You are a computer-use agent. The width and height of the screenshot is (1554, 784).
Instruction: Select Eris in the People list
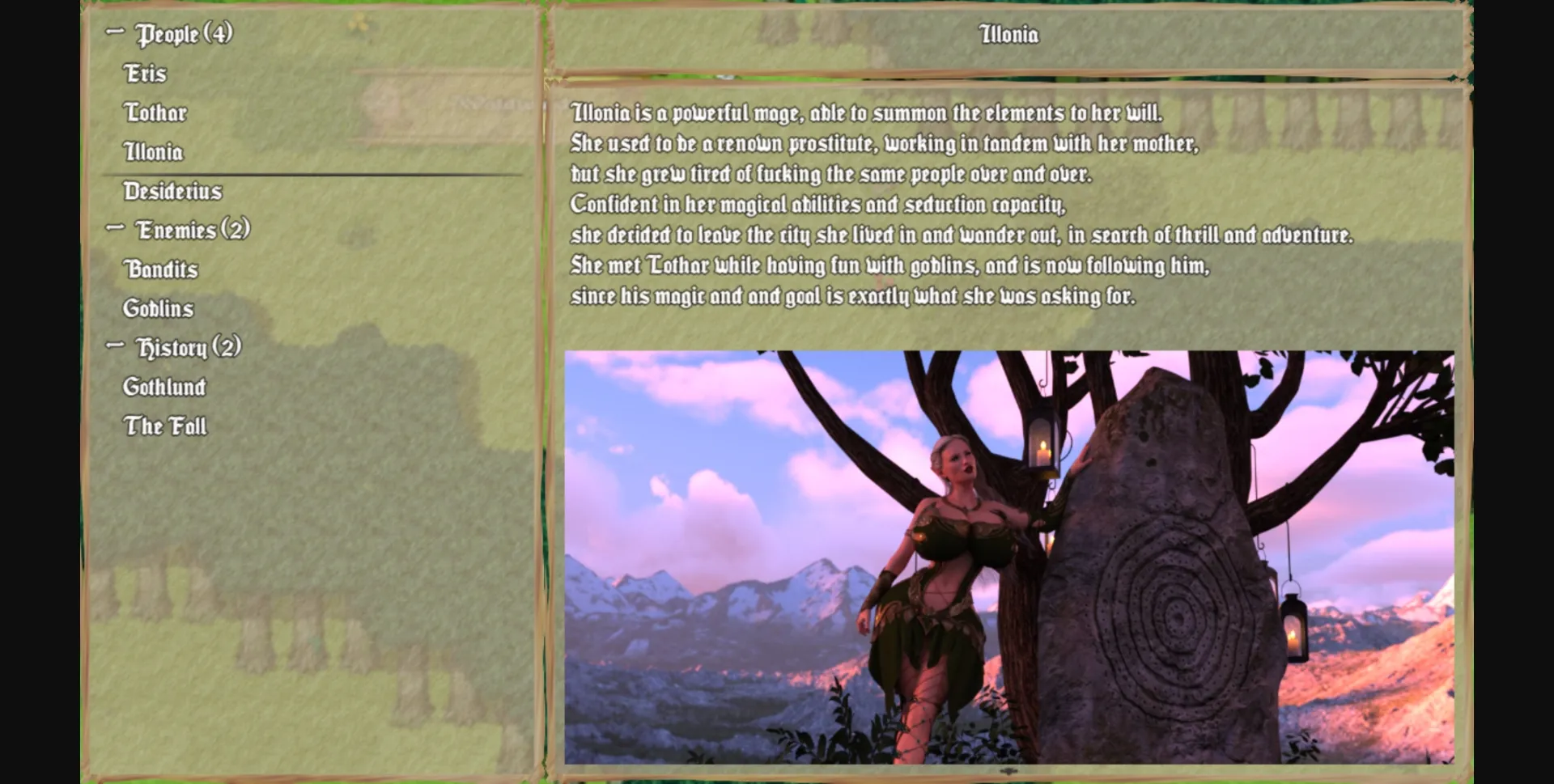pos(146,74)
